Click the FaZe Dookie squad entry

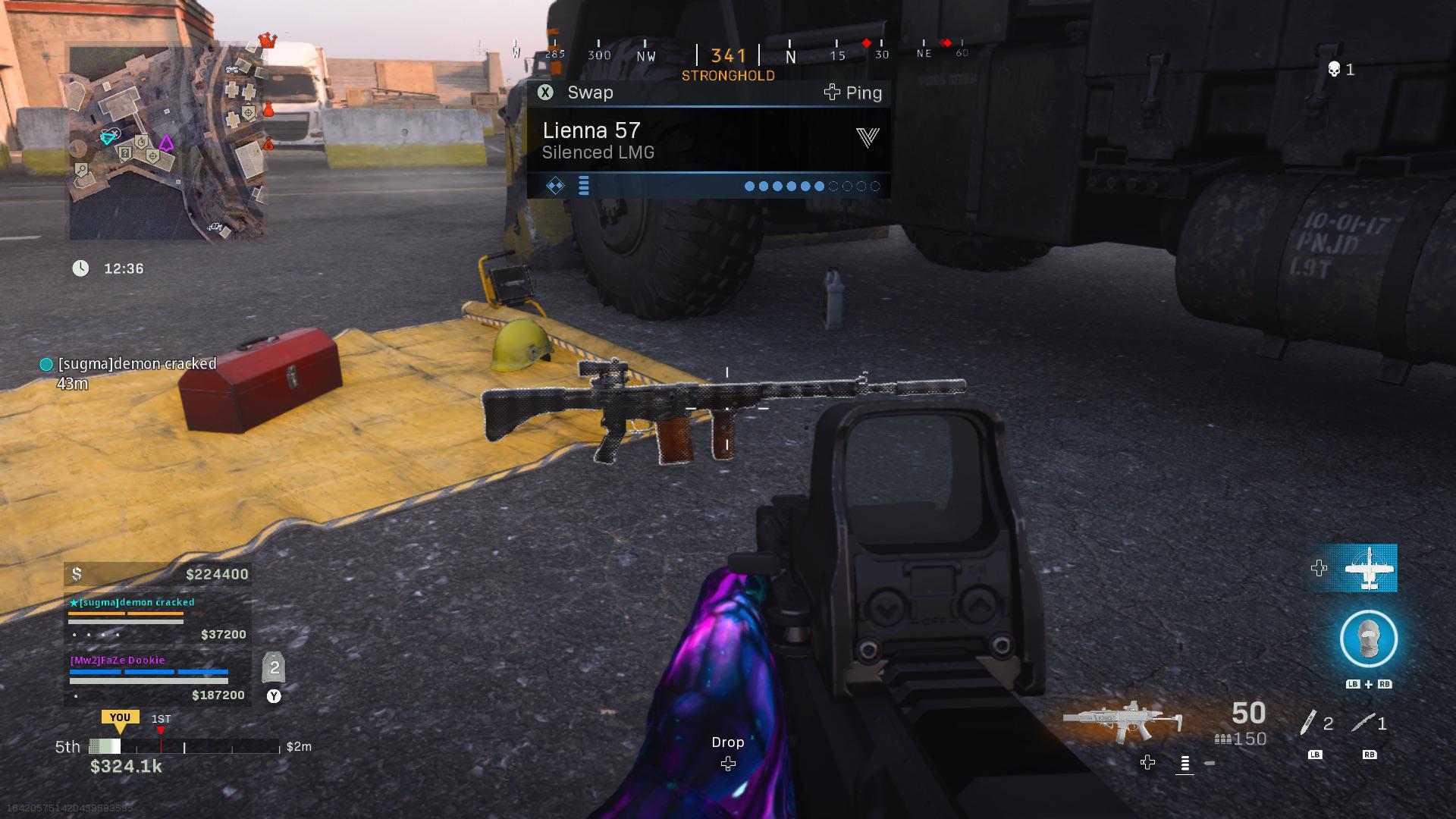118,660
